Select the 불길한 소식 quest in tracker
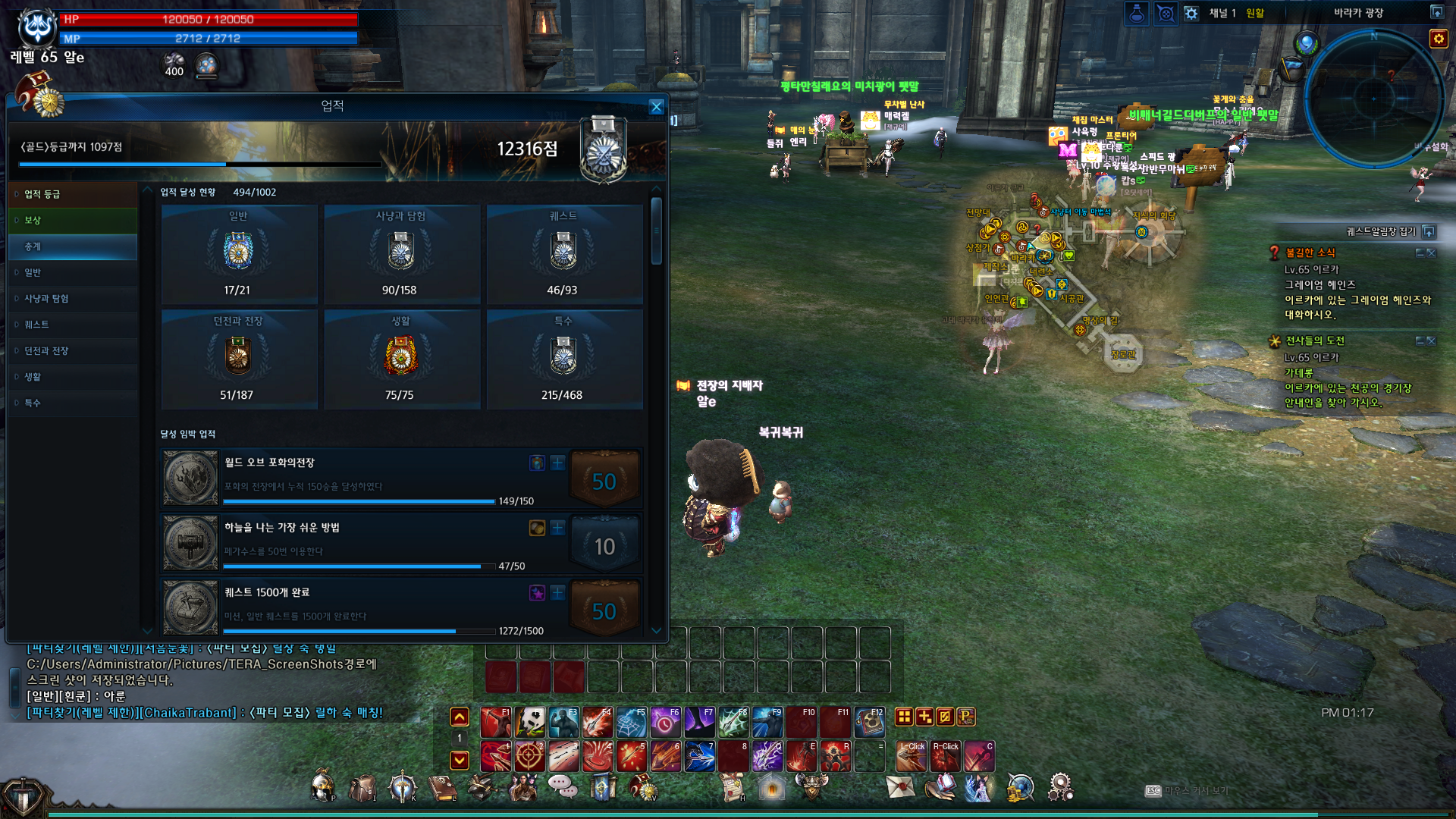 point(1310,253)
